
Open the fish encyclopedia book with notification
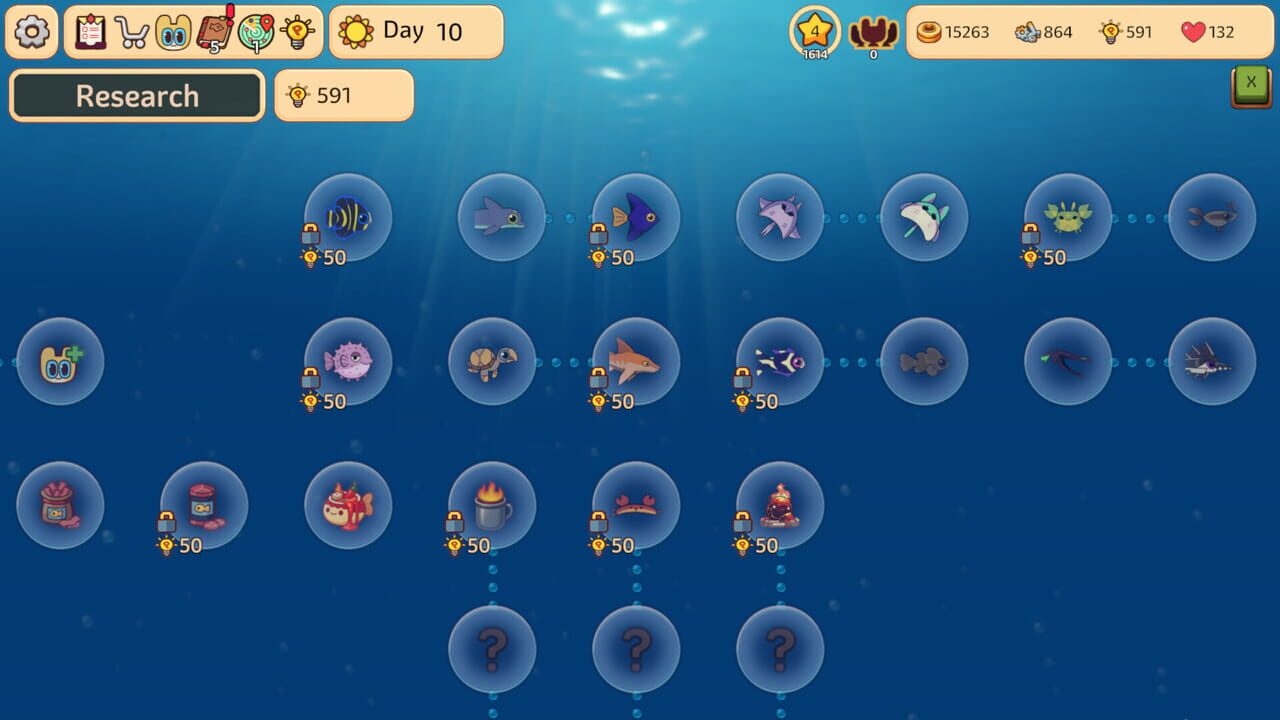(x=212, y=31)
